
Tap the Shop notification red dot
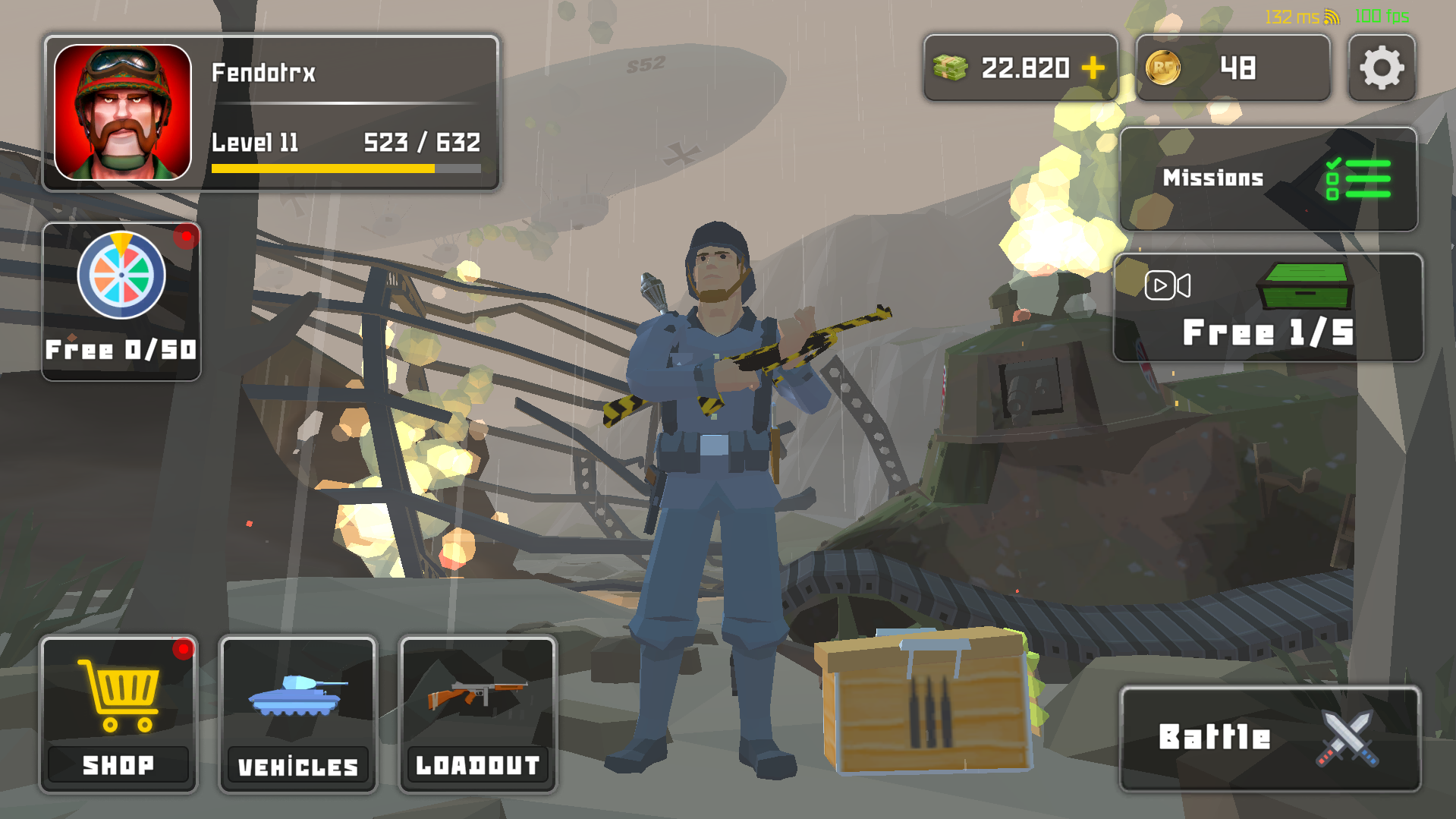(182, 649)
